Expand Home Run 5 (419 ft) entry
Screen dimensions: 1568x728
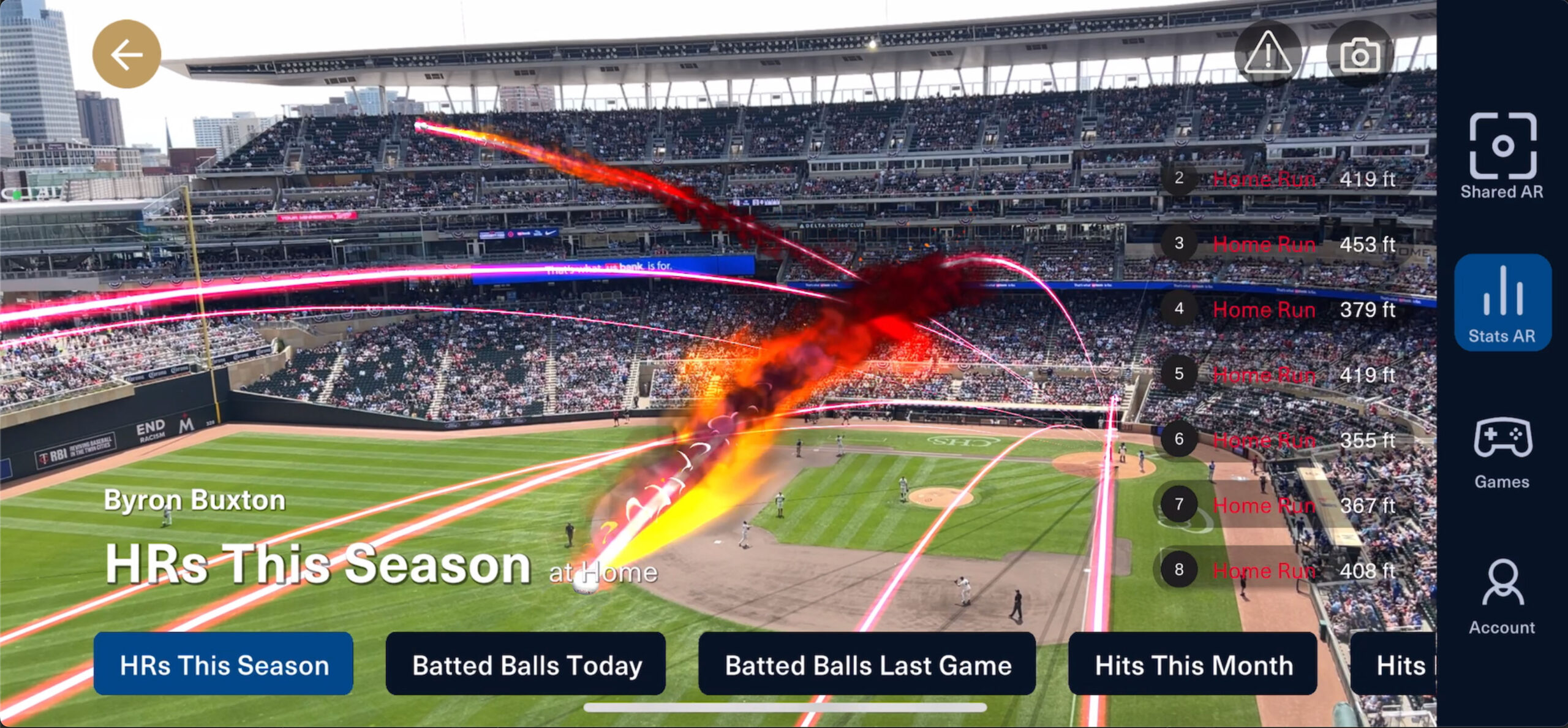click(1264, 374)
